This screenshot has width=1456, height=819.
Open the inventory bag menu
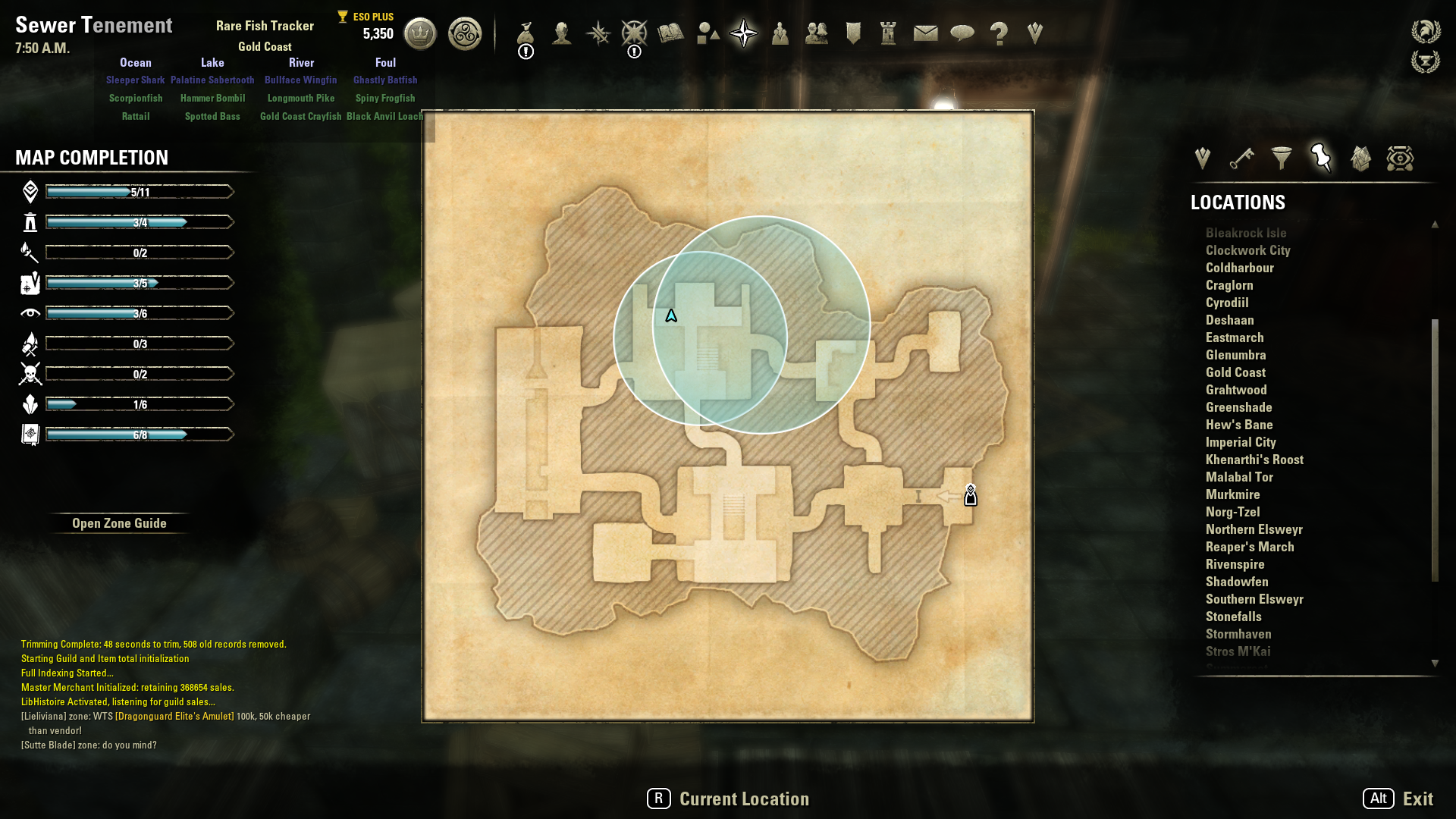click(x=526, y=33)
